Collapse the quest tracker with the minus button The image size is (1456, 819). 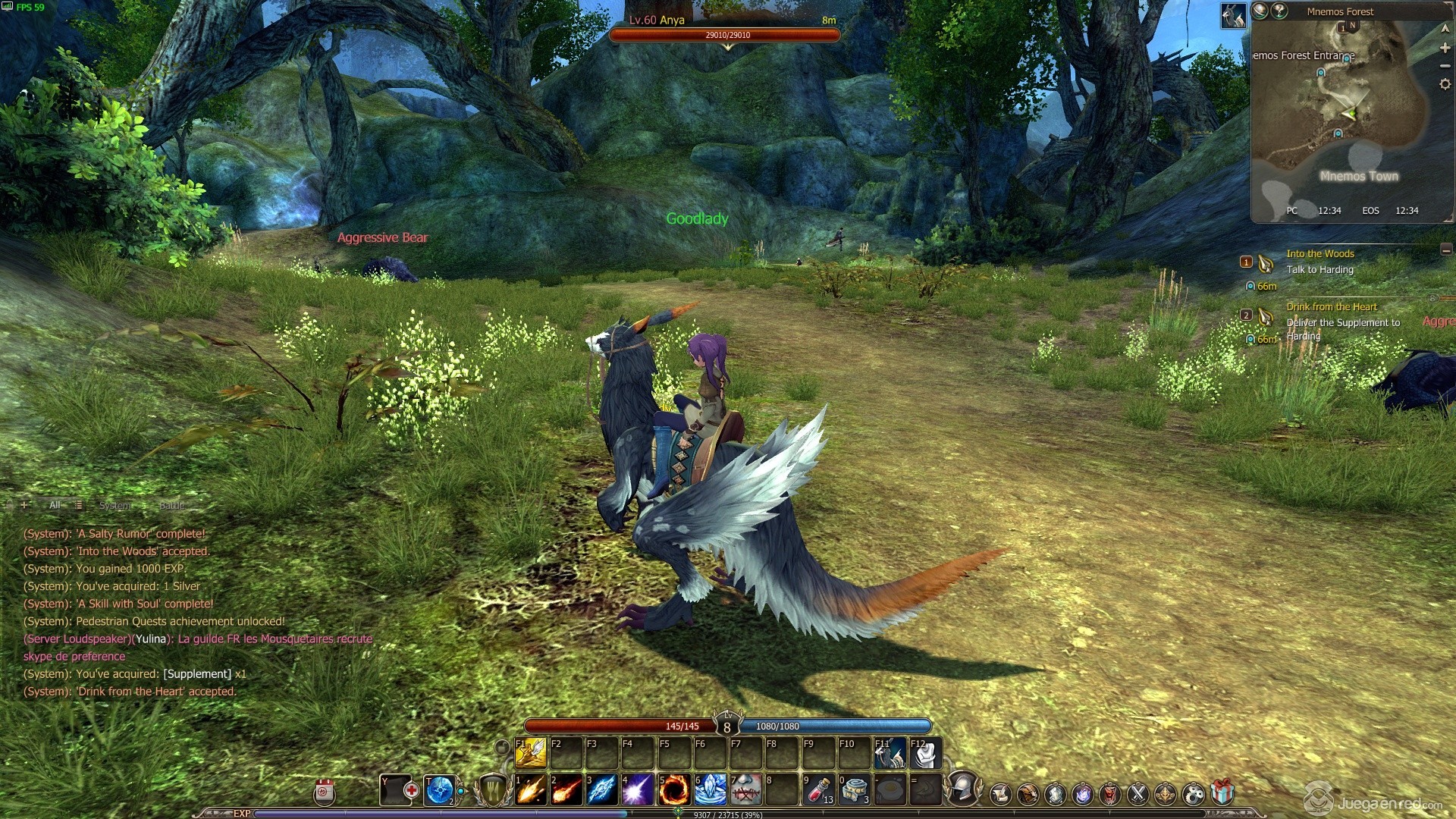1446,249
